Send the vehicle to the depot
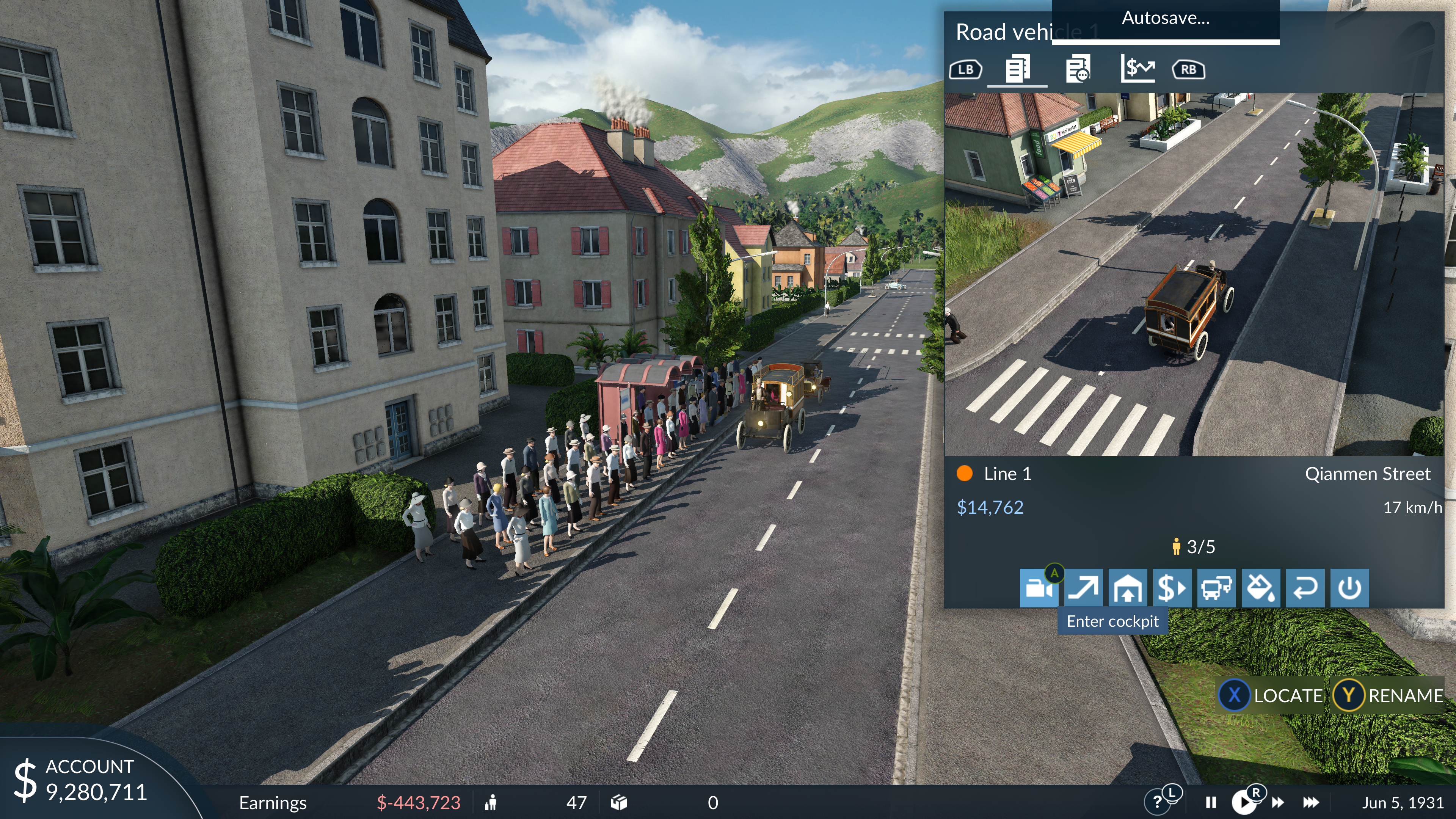The height and width of the screenshot is (819, 1456). 1128,588
